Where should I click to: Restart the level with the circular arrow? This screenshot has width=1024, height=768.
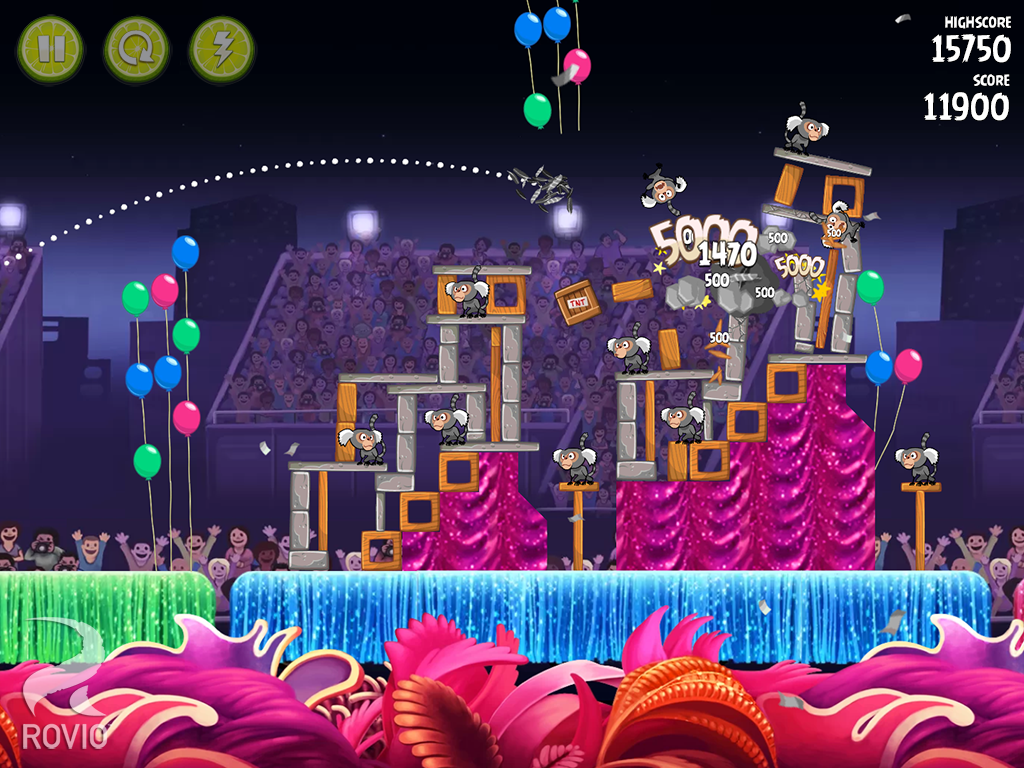(136, 49)
